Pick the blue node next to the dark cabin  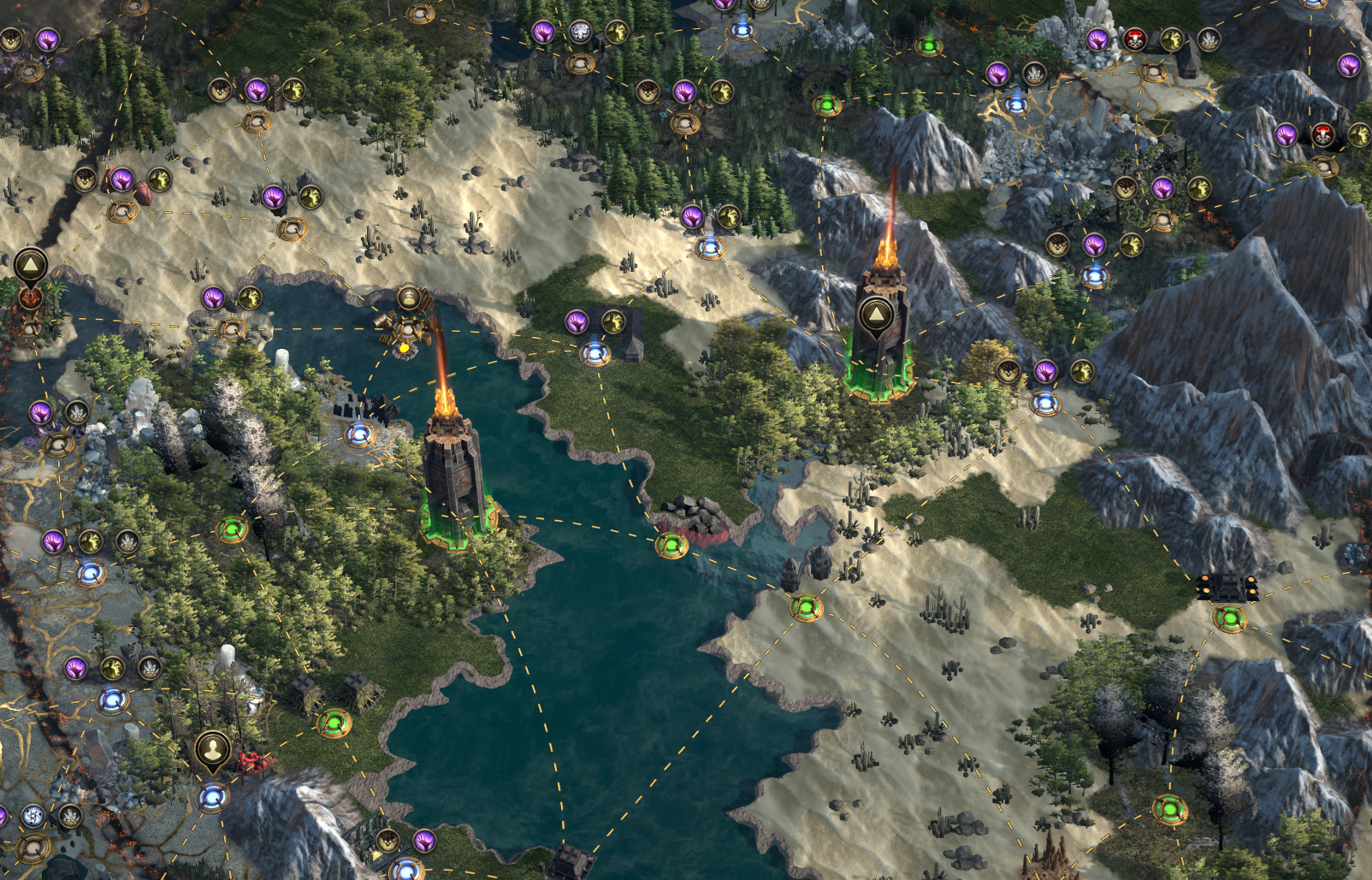point(595,352)
